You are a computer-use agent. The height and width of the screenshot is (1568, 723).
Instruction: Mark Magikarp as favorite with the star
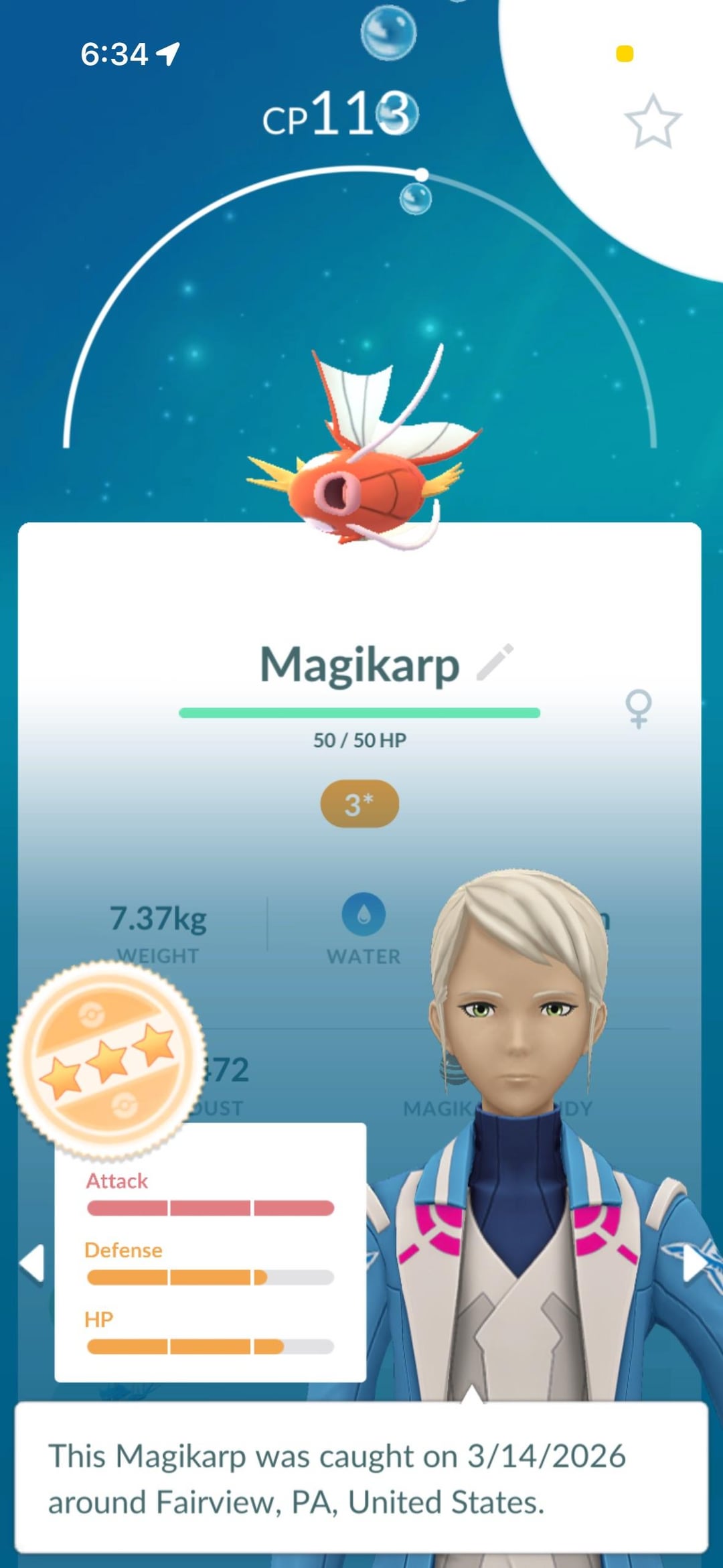click(653, 121)
